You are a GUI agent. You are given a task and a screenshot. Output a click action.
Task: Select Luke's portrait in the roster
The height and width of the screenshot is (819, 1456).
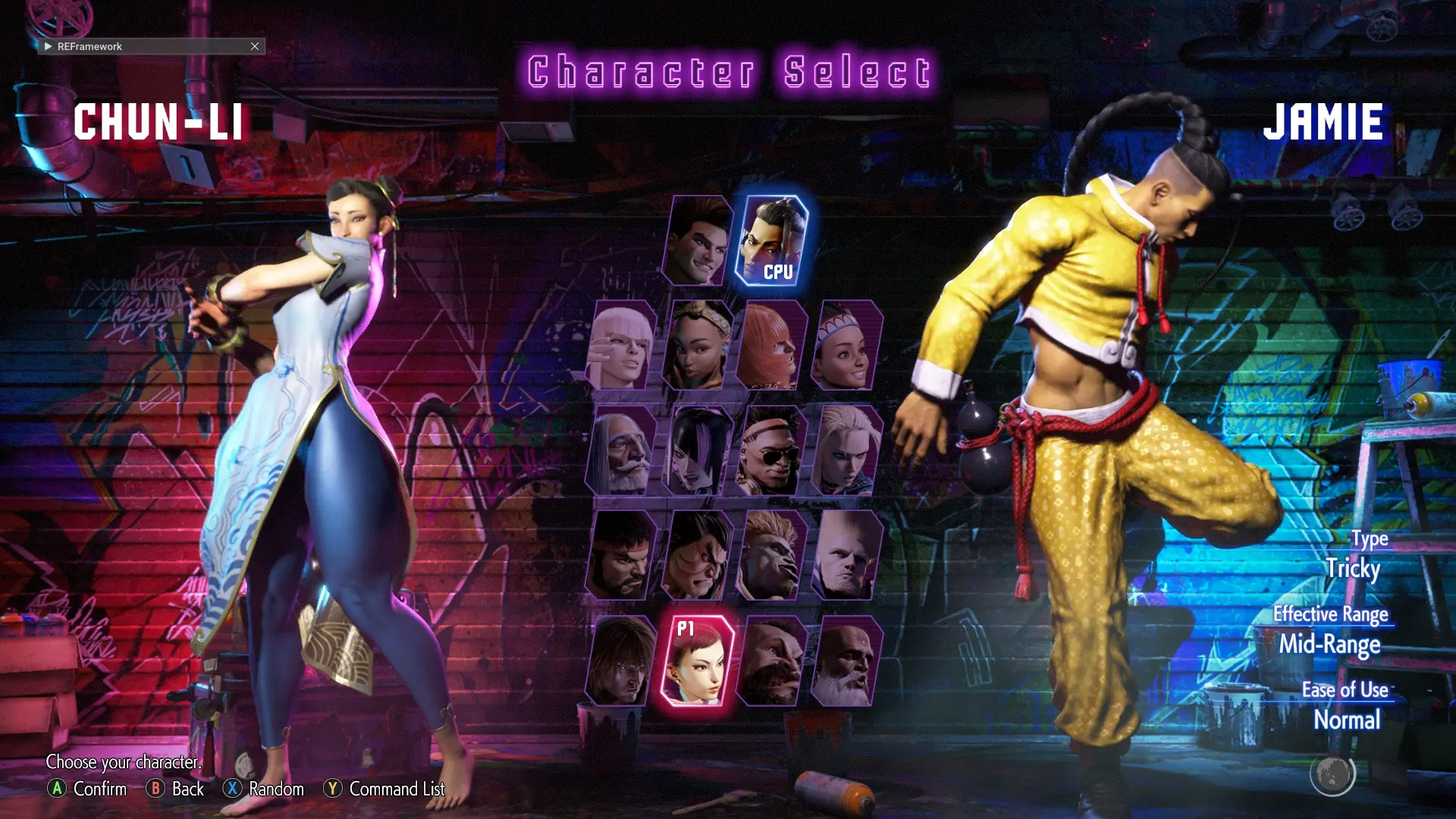(698, 241)
